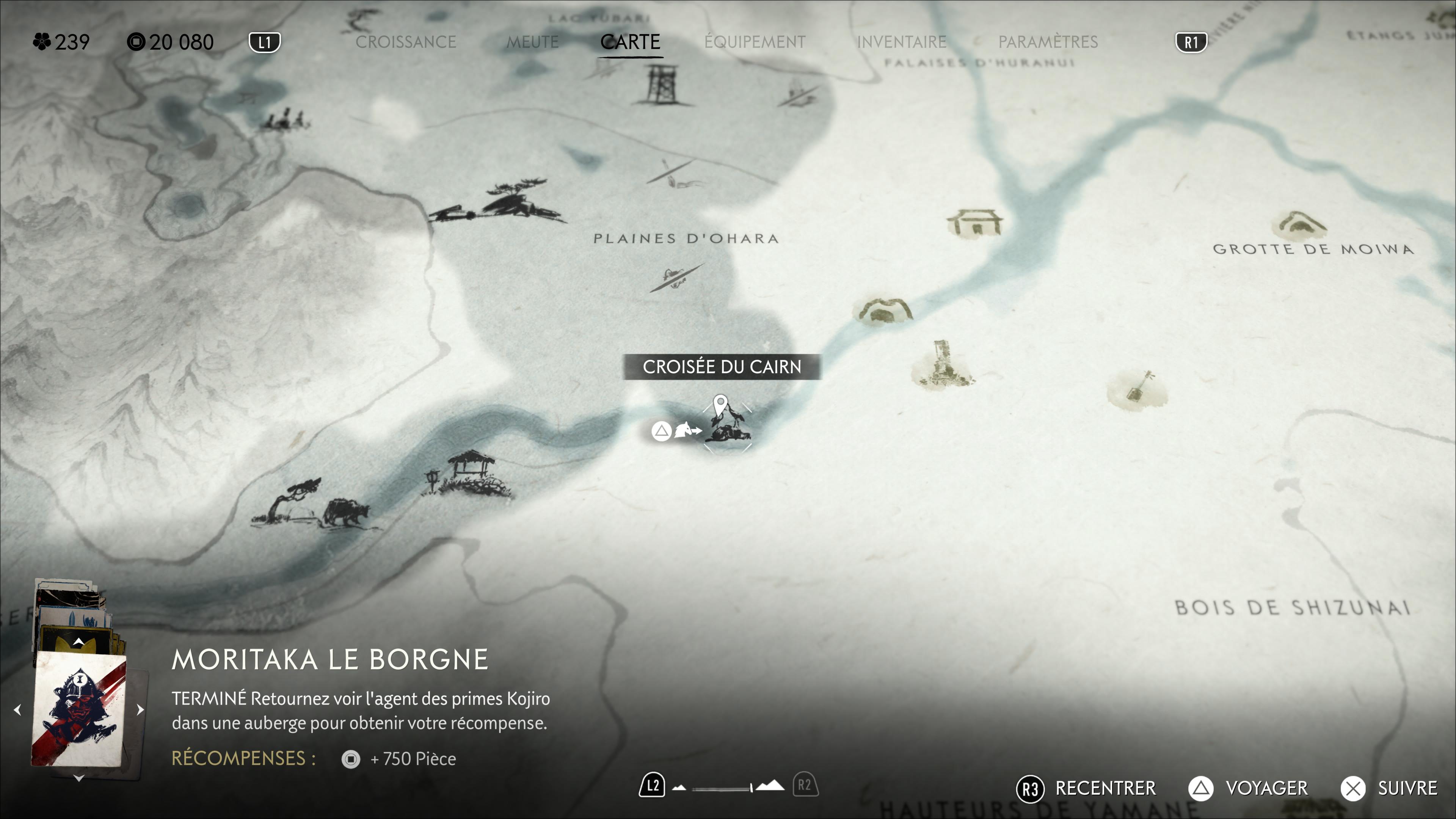Screen dimensions: 1456x819
Task: Select the Grotte de Moiwa cave marker
Action: [x=1299, y=224]
